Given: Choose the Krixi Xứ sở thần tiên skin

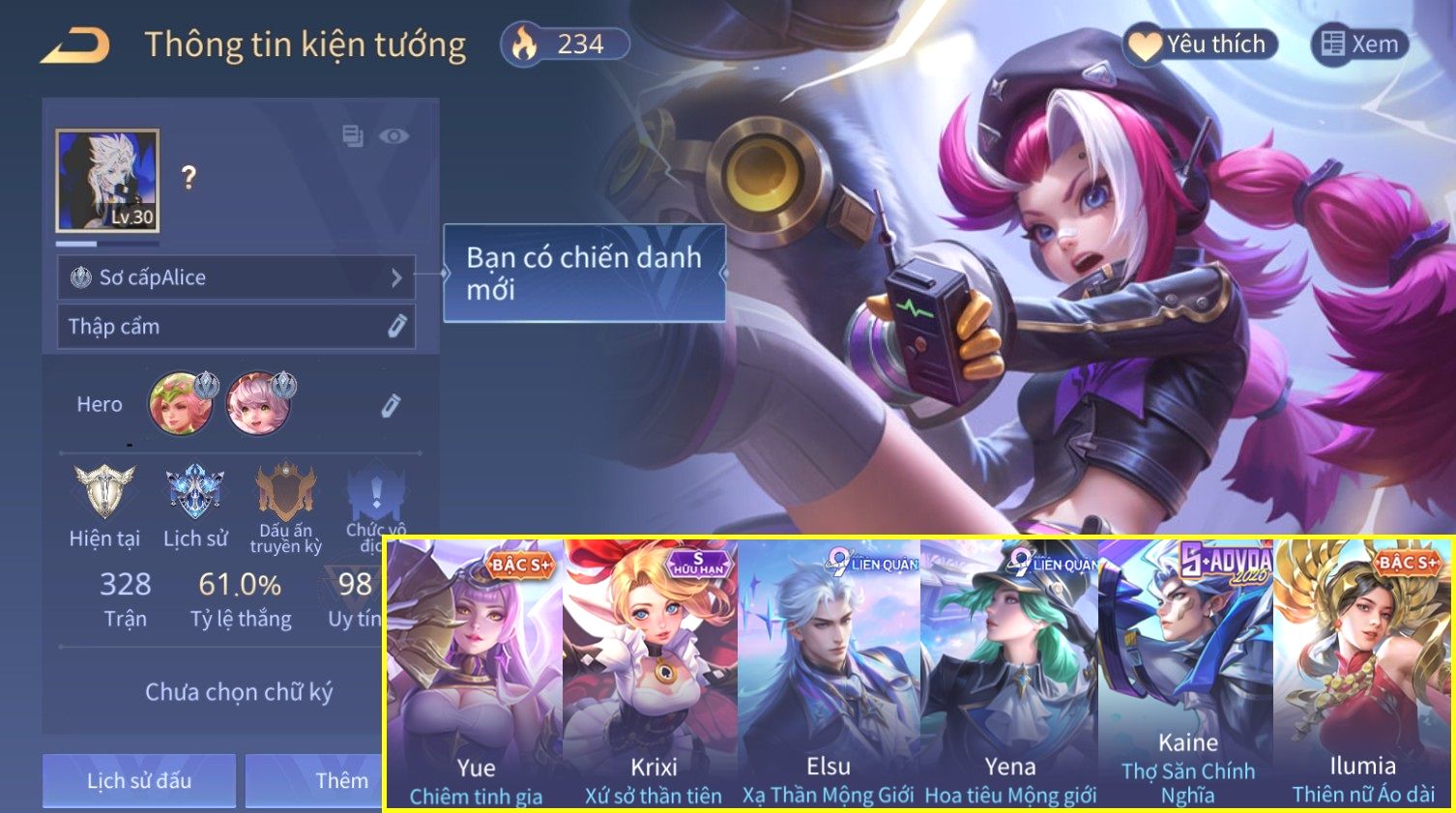Looking at the screenshot, I should click(x=652, y=676).
